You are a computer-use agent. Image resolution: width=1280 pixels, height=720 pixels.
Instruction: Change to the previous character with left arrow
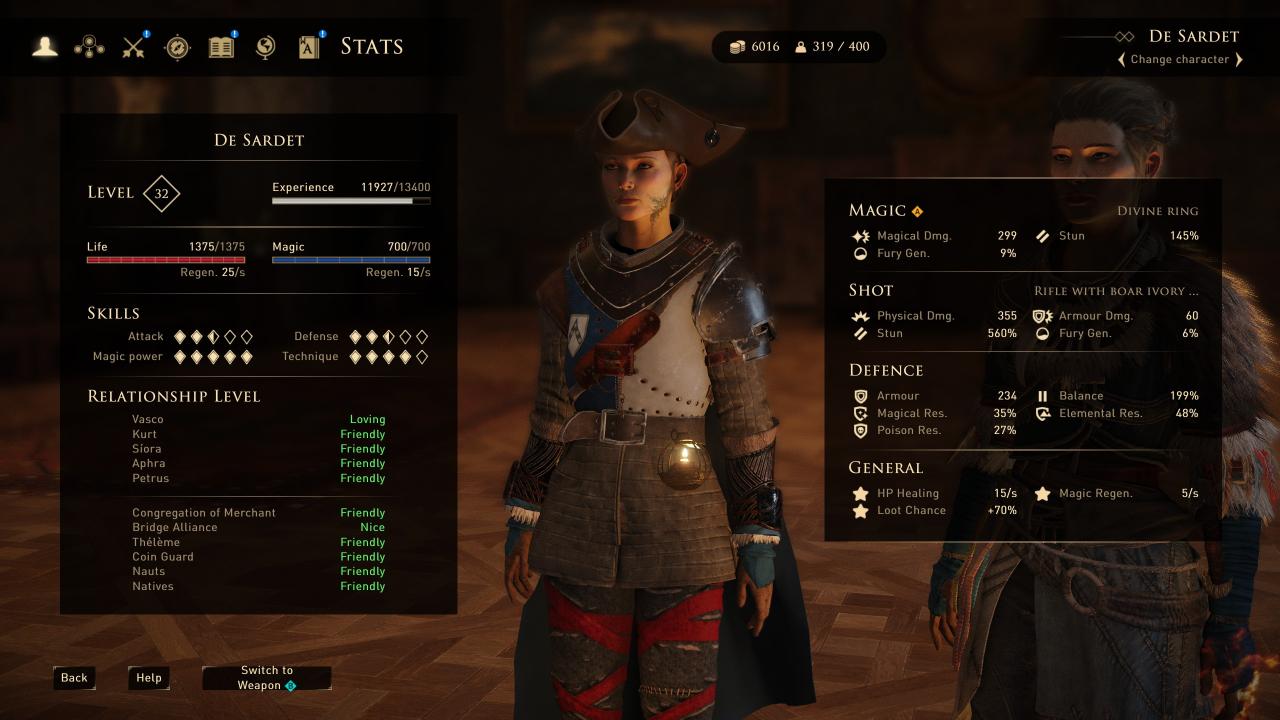click(1122, 60)
